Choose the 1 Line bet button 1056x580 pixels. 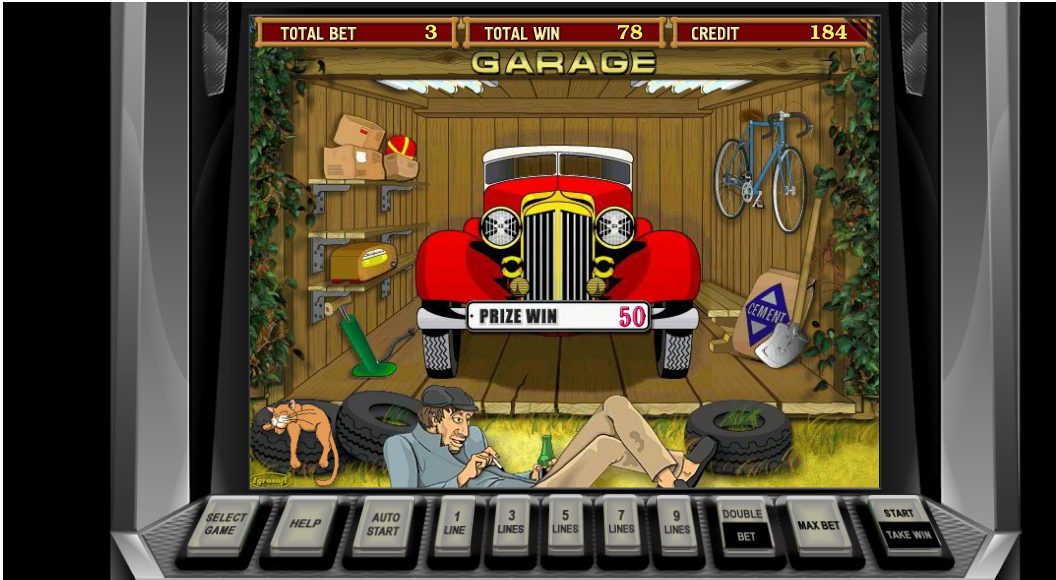tap(455, 524)
